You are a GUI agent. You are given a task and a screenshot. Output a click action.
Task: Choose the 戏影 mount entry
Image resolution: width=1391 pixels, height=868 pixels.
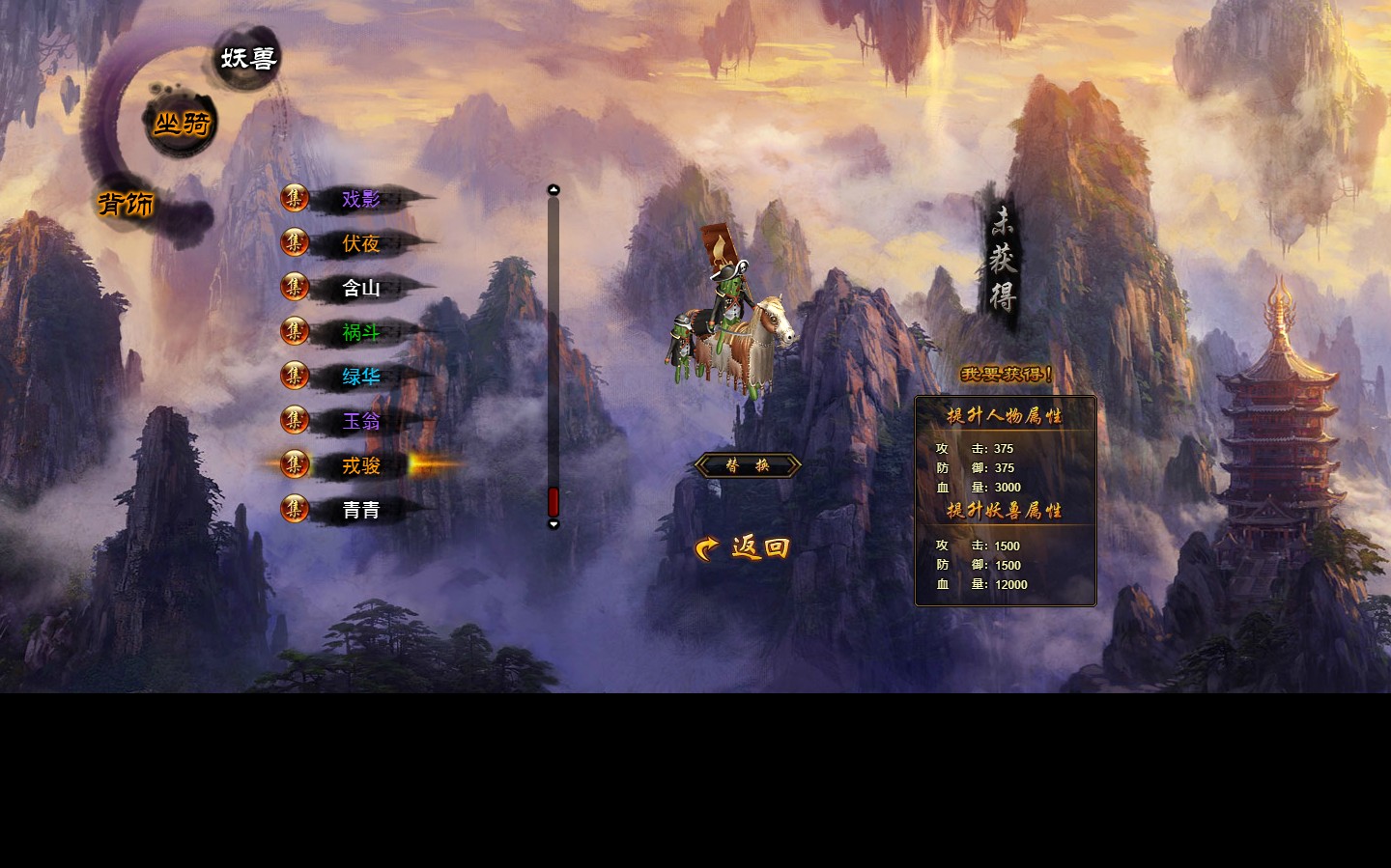(x=360, y=200)
